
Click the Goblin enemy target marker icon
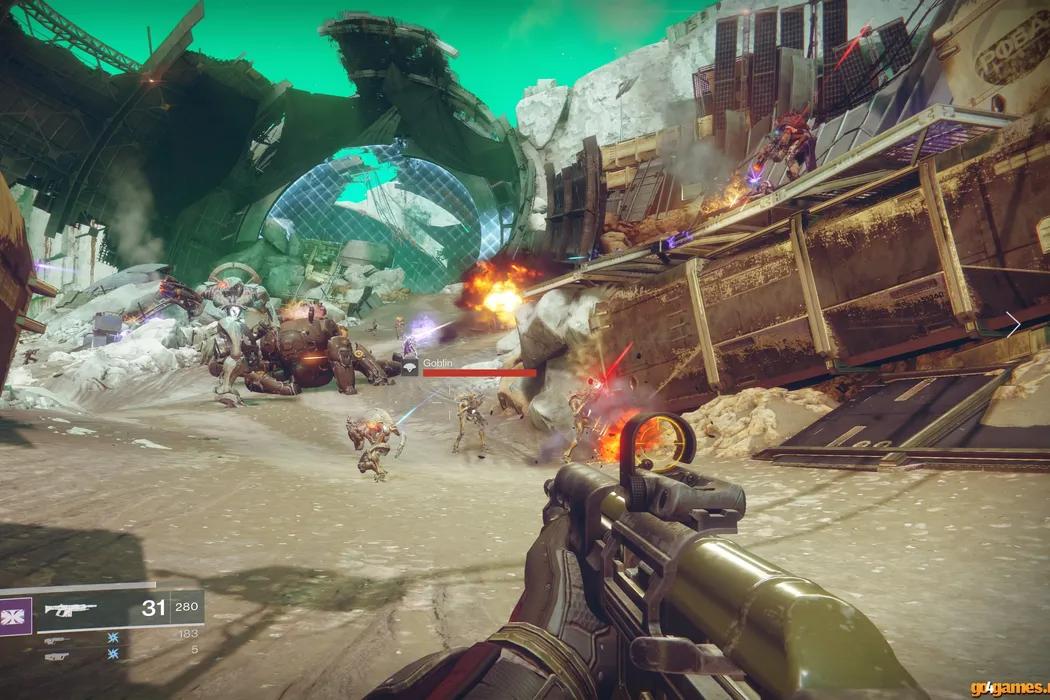(x=410, y=366)
